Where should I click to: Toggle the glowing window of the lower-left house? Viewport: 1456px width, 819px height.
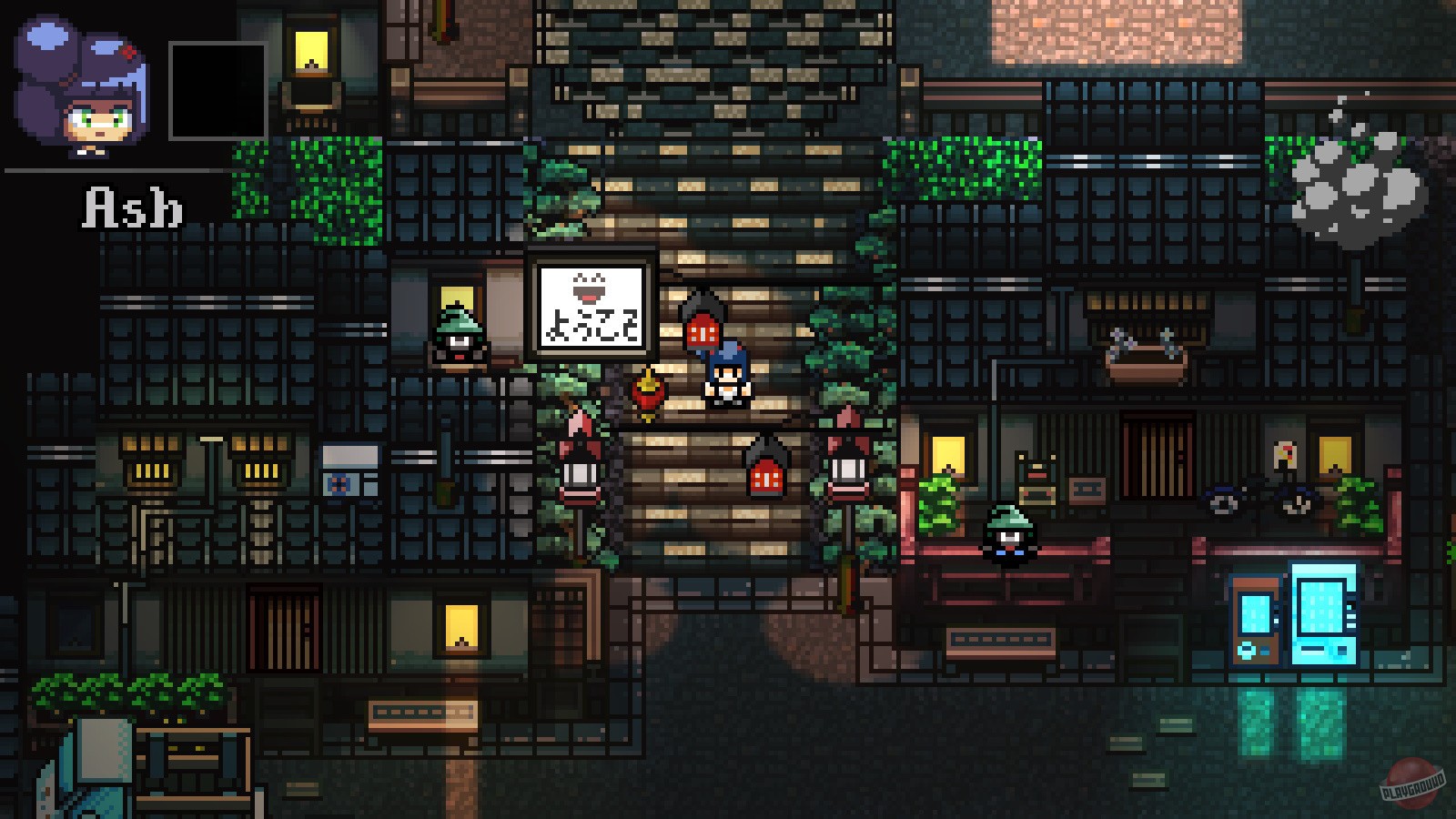tap(460, 628)
